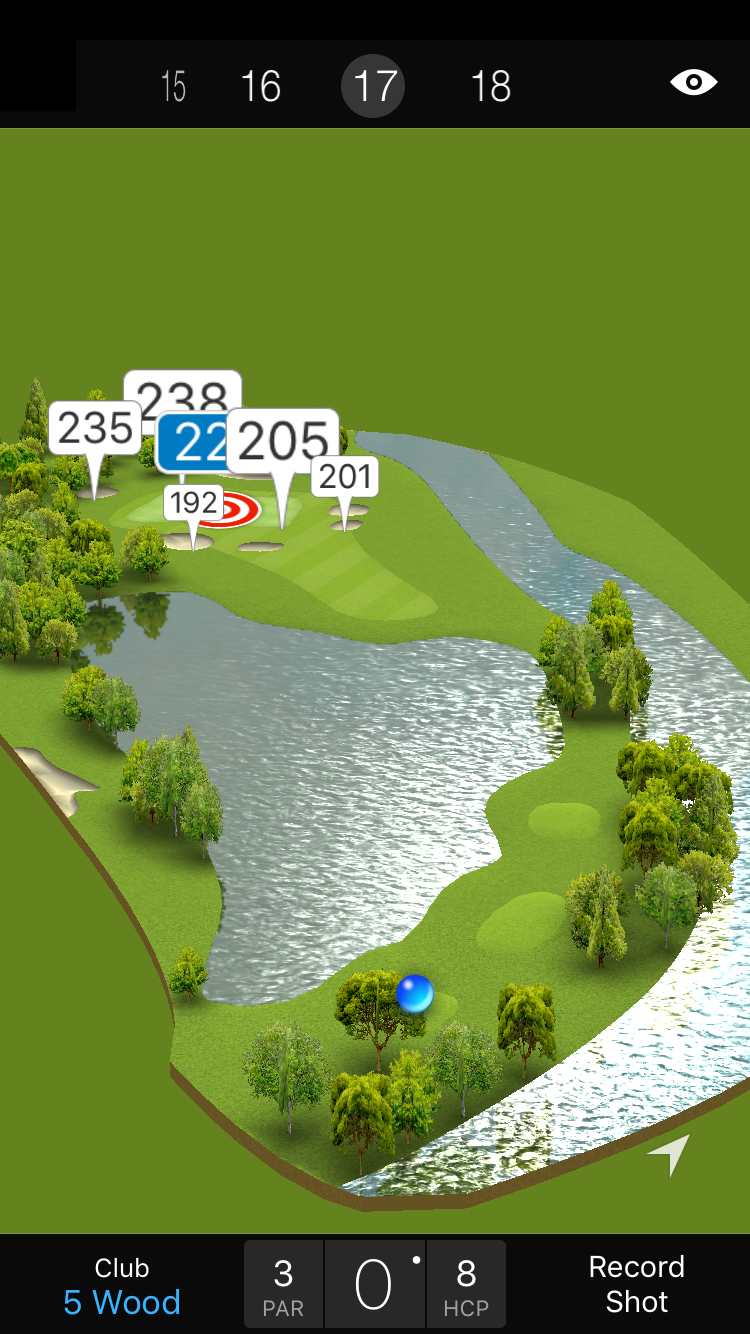
Task: Tap the red bullseye target
Action: pos(238,510)
